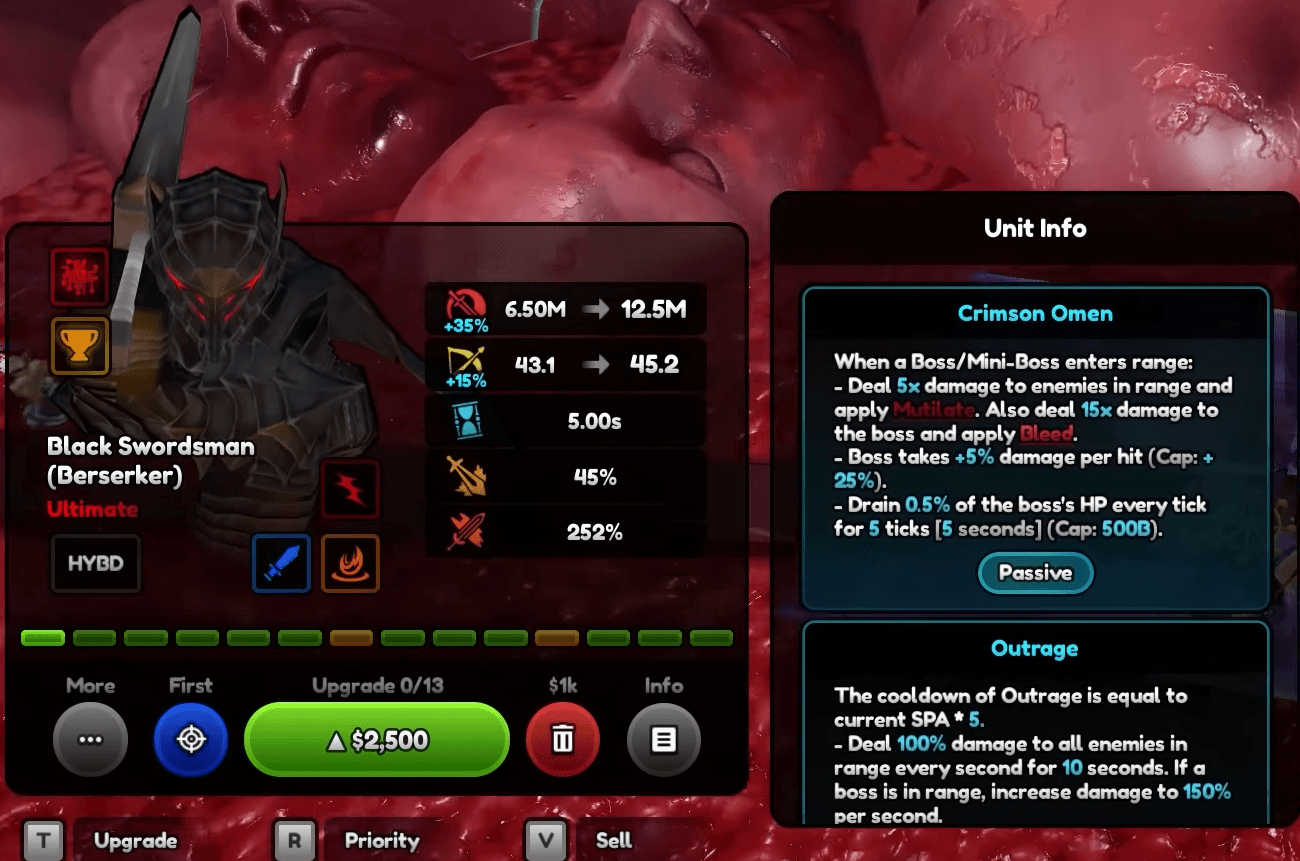Screen dimensions: 1300x861
Task: Toggle the orange flame enhancement slot
Action: click(350, 564)
